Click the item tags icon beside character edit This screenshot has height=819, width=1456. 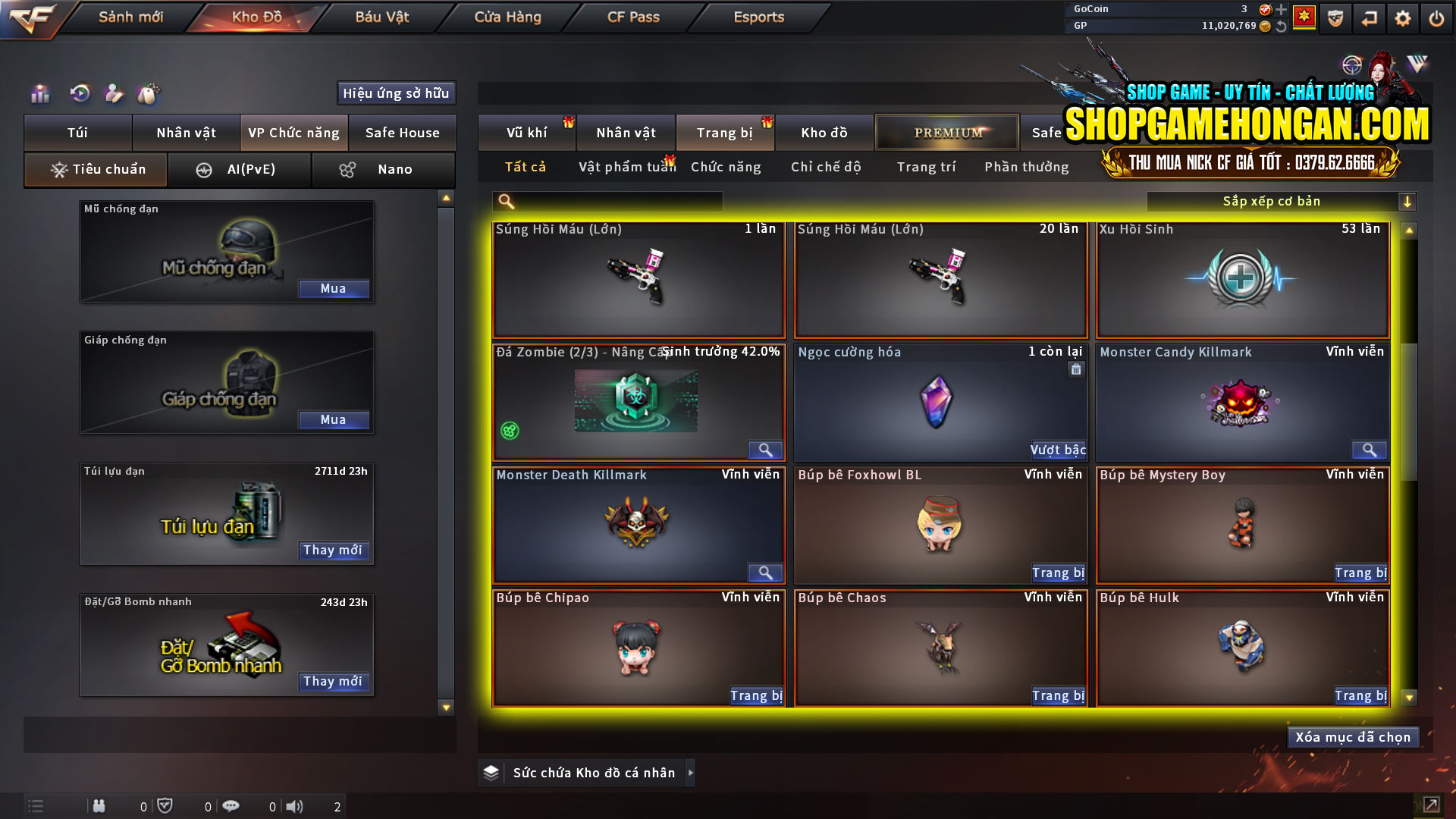pos(149,93)
